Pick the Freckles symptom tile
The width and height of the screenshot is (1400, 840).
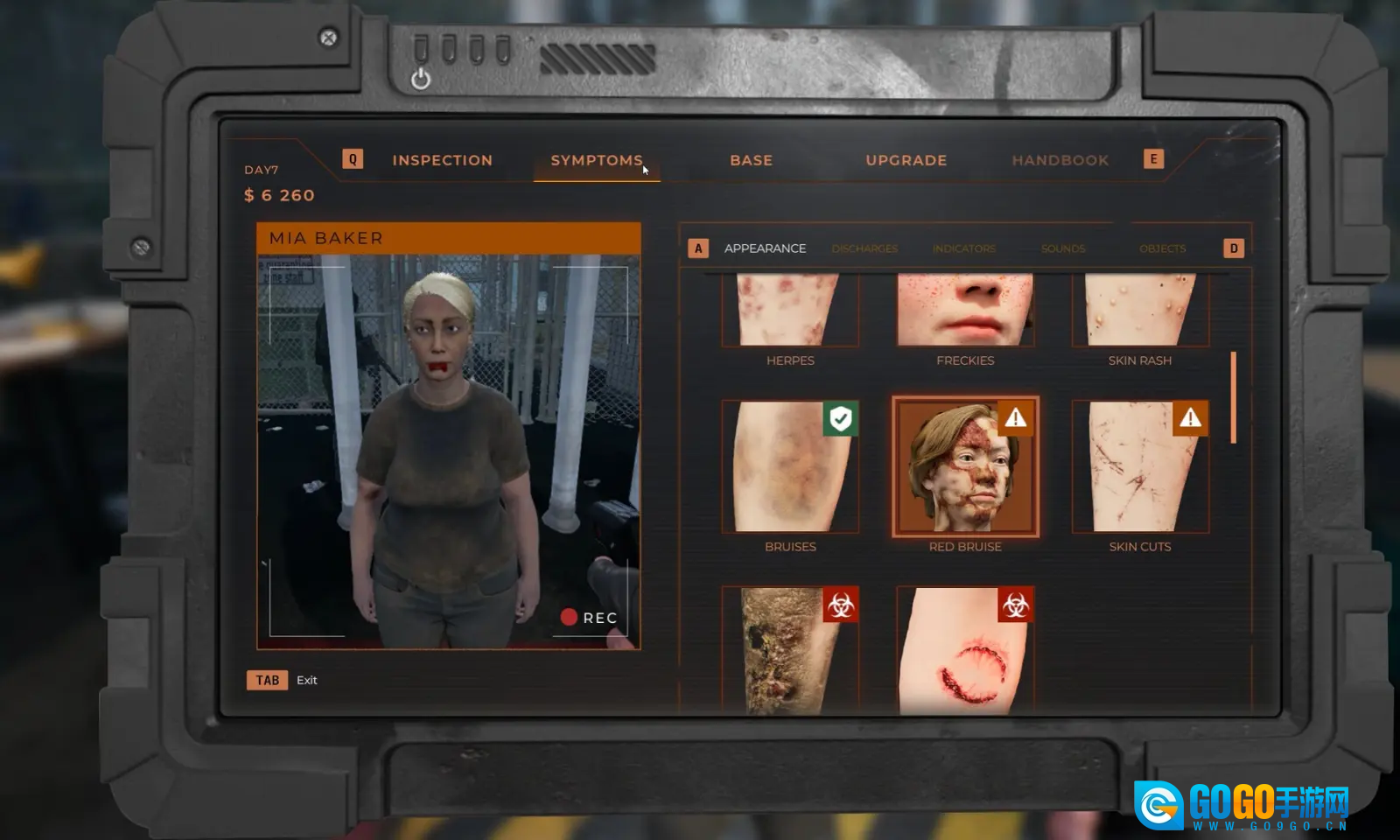coord(965,311)
